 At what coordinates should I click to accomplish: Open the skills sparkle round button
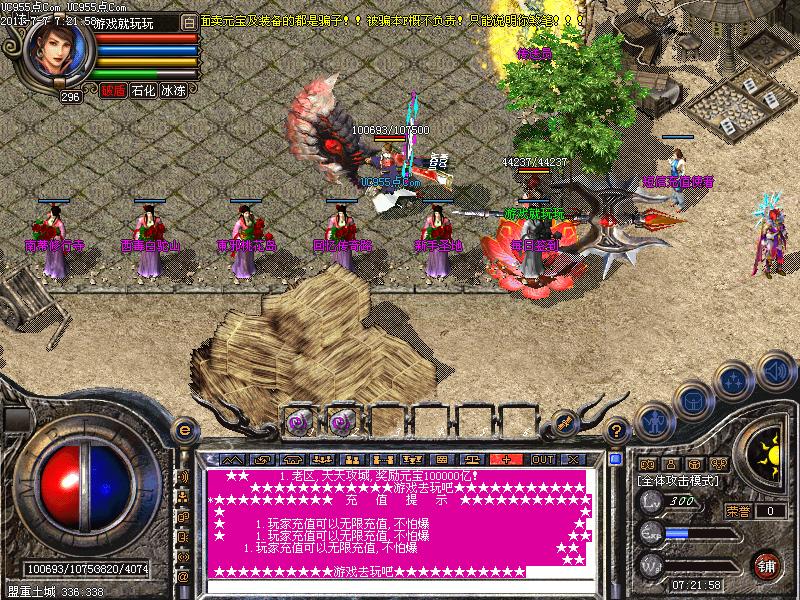735,380
